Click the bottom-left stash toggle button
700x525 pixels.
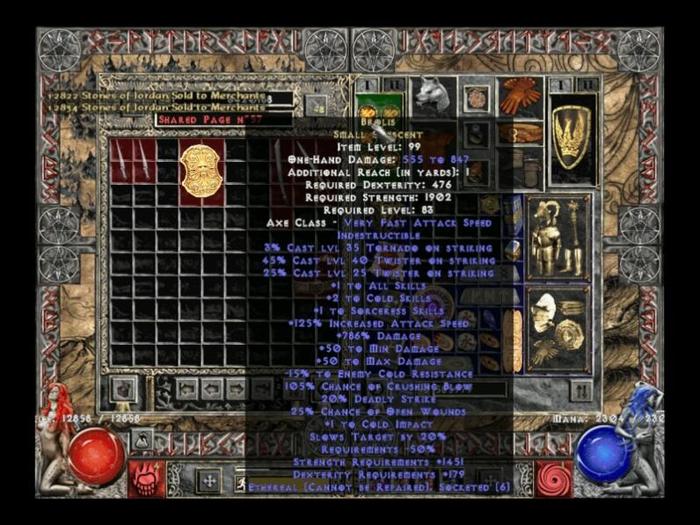click(x=125, y=388)
